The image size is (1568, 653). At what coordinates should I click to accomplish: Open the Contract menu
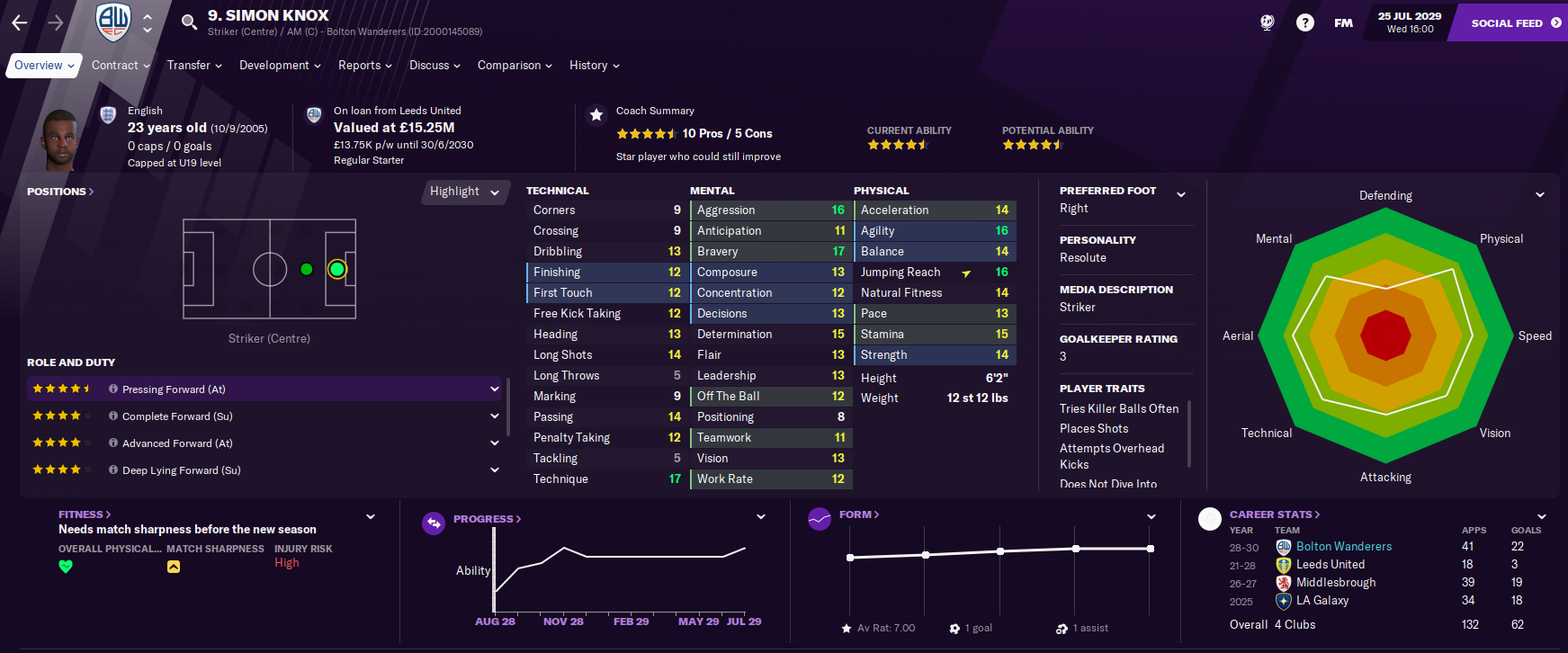click(x=121, y=66)
